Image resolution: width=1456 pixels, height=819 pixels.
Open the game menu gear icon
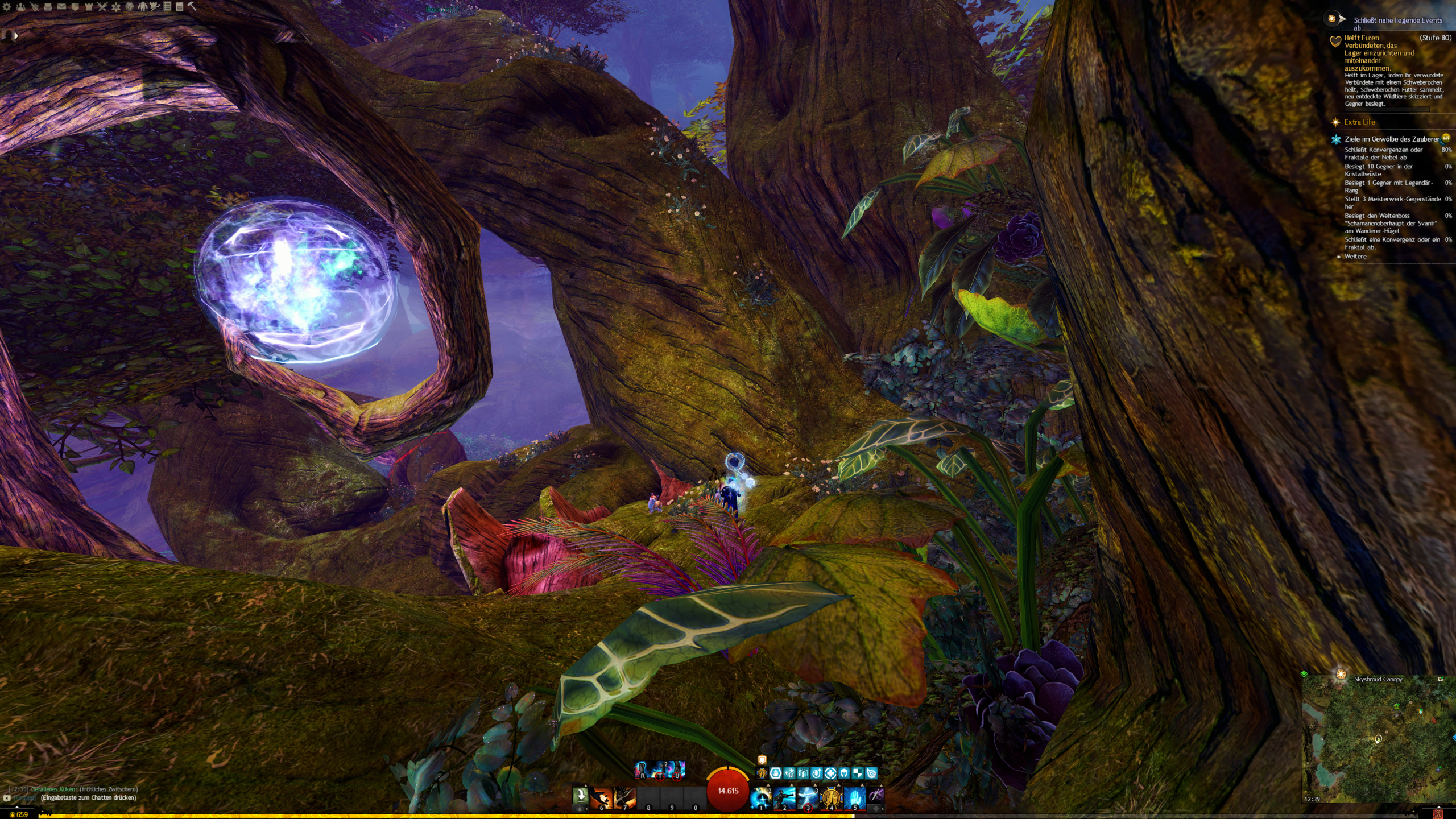click(x=7, y=7)
